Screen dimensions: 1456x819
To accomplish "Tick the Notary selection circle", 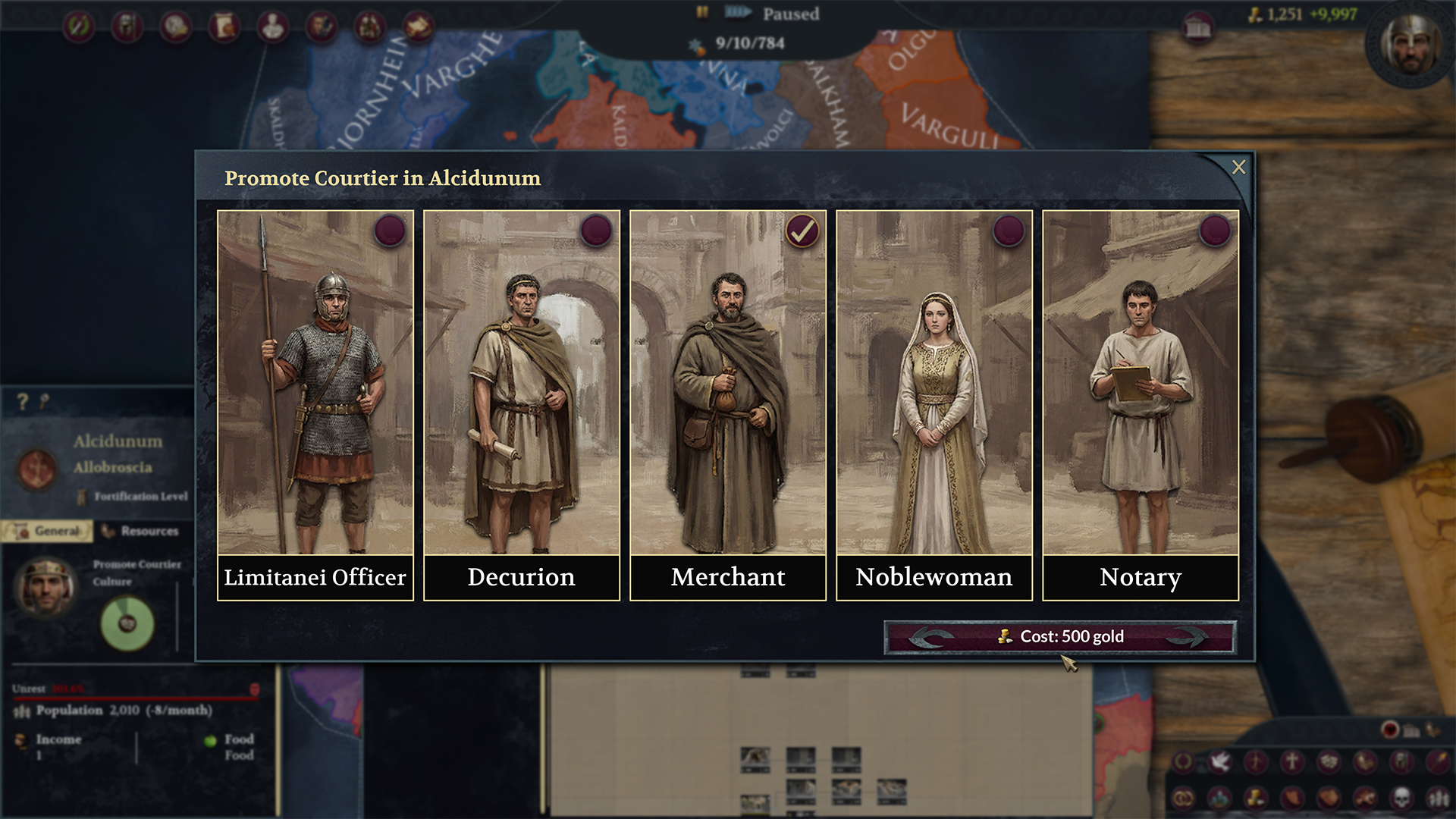I will point(1215,231).
